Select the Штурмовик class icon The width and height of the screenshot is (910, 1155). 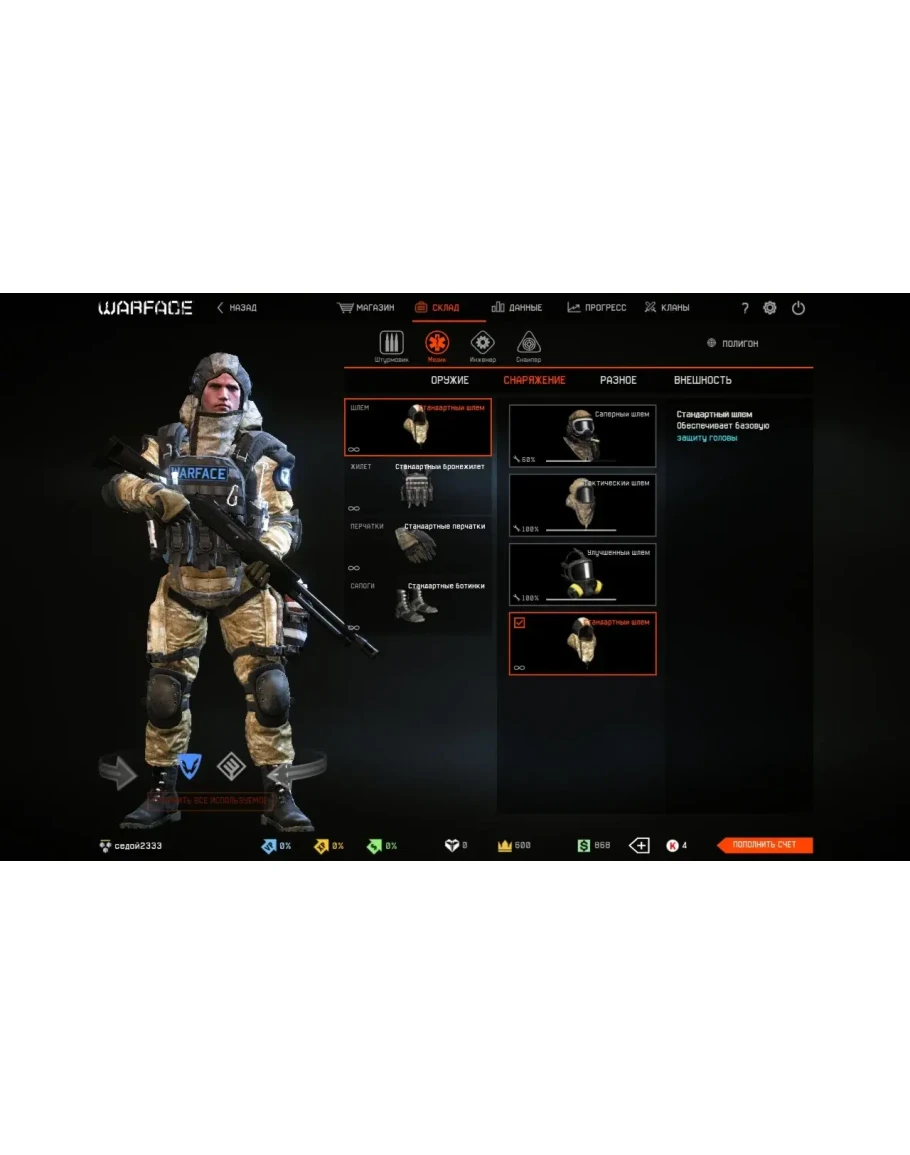click(x=391, y=345)
